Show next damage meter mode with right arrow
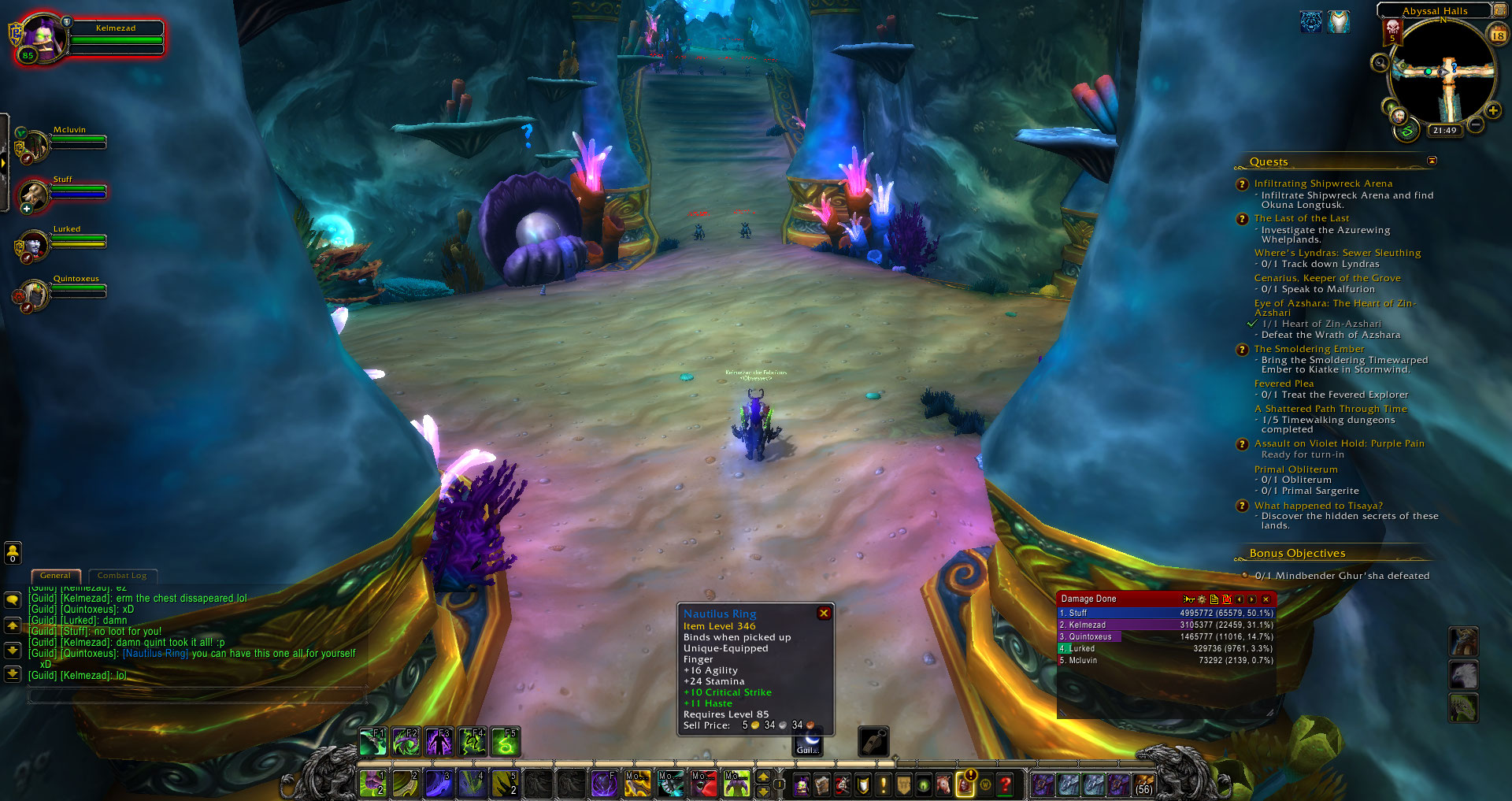The height and width of the screenshot is (801, 1512). [x=1252, y=599]
